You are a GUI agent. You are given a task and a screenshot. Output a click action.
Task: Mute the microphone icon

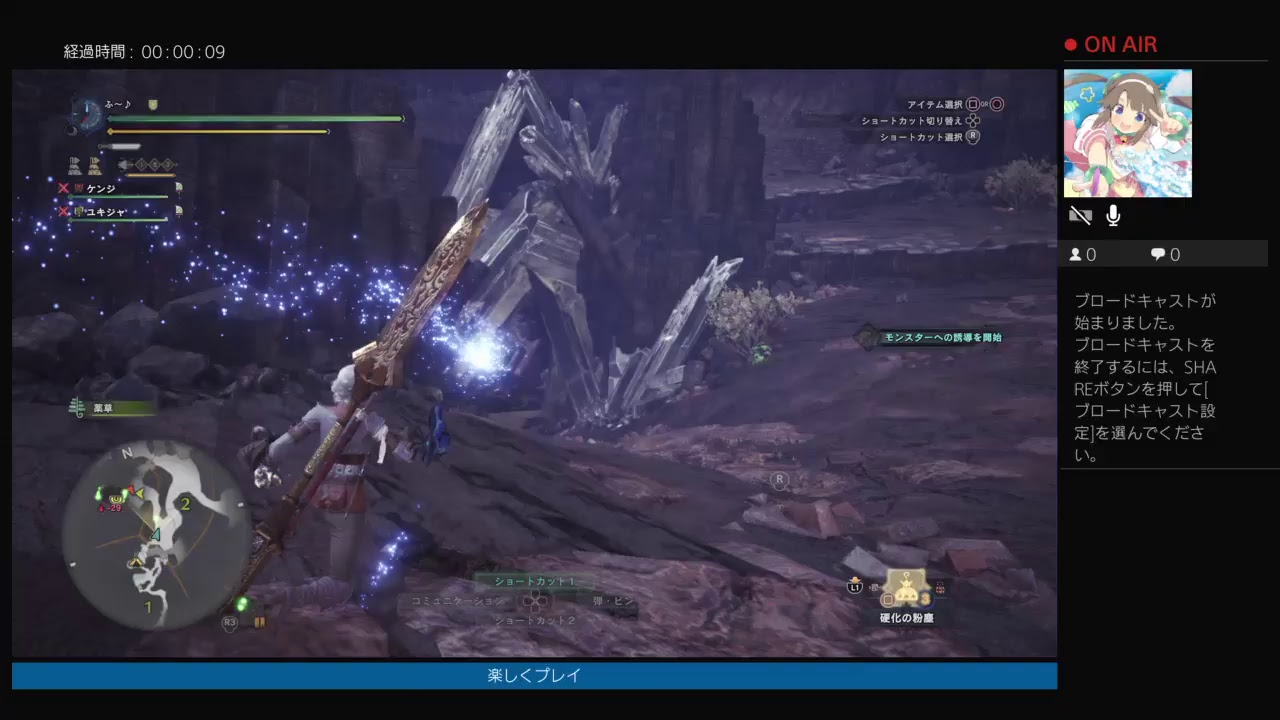click(1113, 215)
